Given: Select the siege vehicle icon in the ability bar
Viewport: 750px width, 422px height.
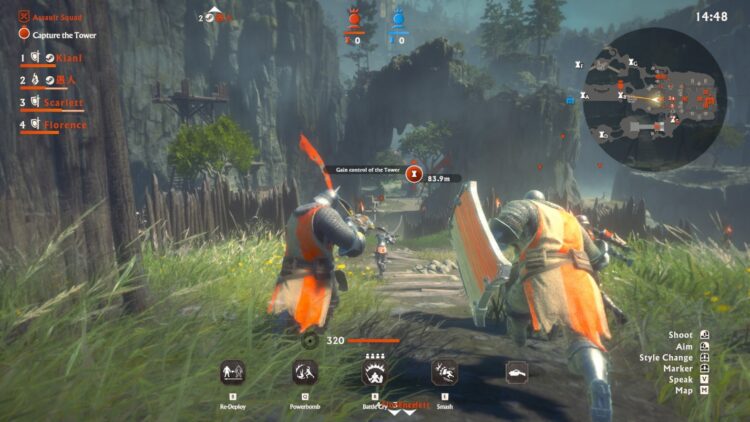Looking at the screenshot, I should coord(516,372).
